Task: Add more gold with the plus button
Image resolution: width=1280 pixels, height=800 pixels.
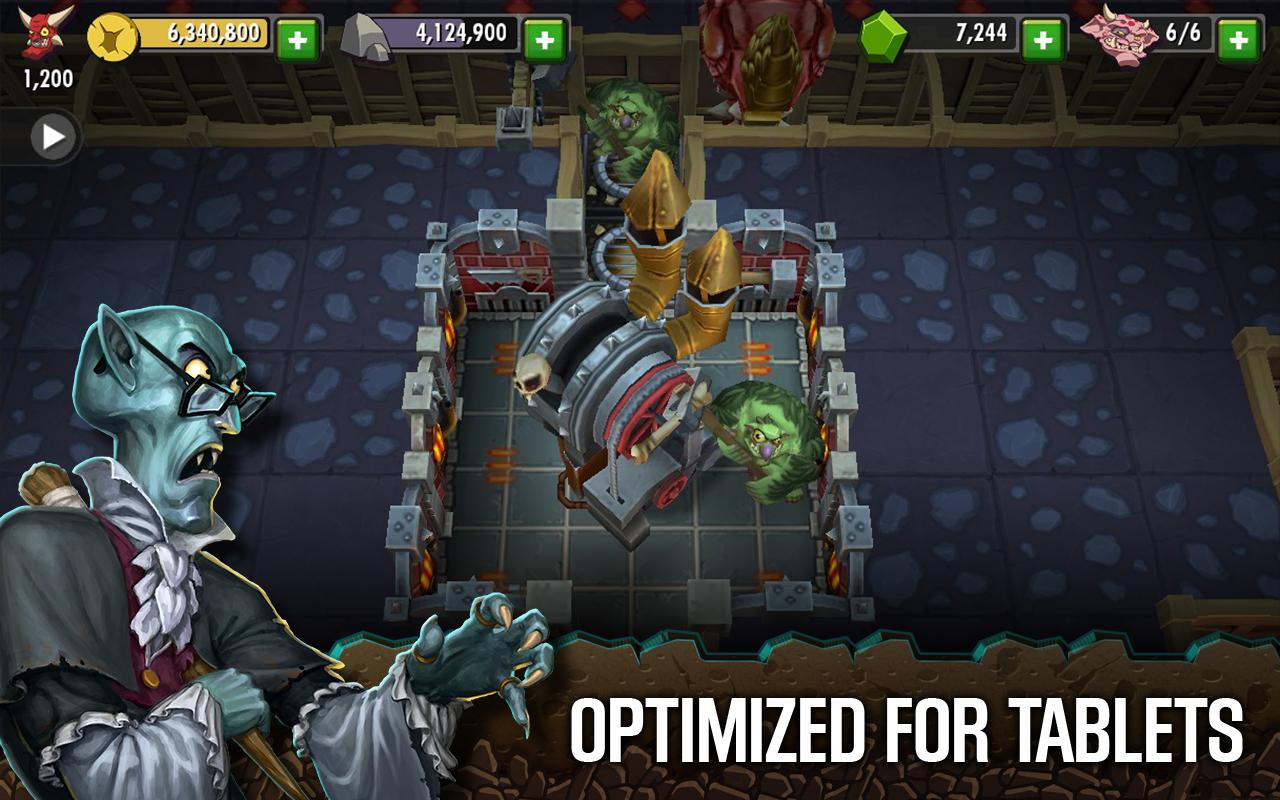Action: 297,39
